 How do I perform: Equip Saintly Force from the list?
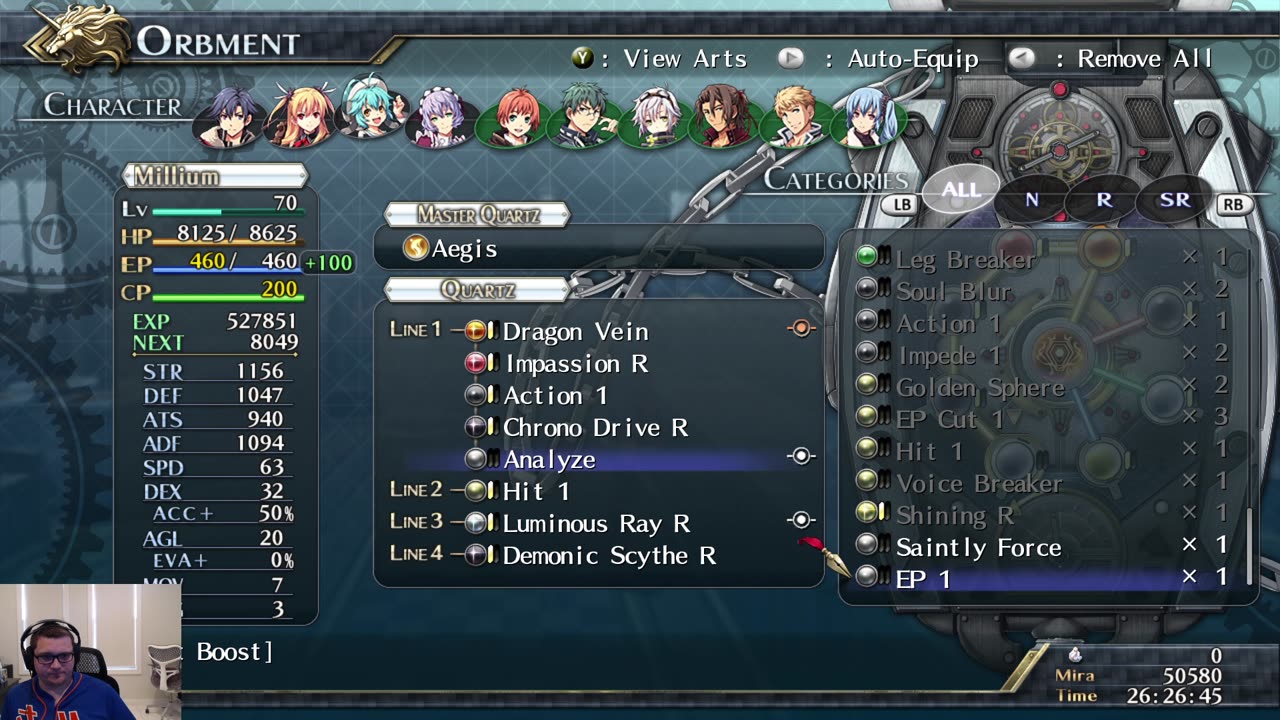[978, 548]
